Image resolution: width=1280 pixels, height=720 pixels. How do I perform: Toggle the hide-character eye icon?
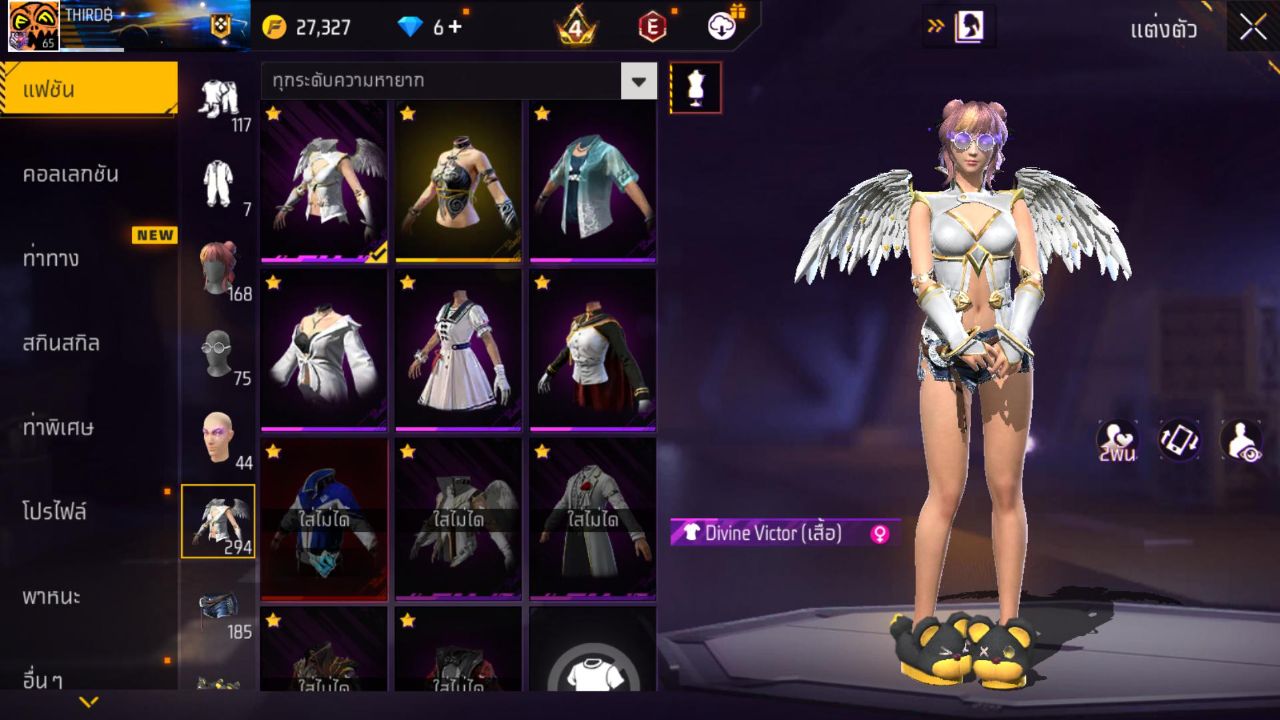(x=1241, y=440)
